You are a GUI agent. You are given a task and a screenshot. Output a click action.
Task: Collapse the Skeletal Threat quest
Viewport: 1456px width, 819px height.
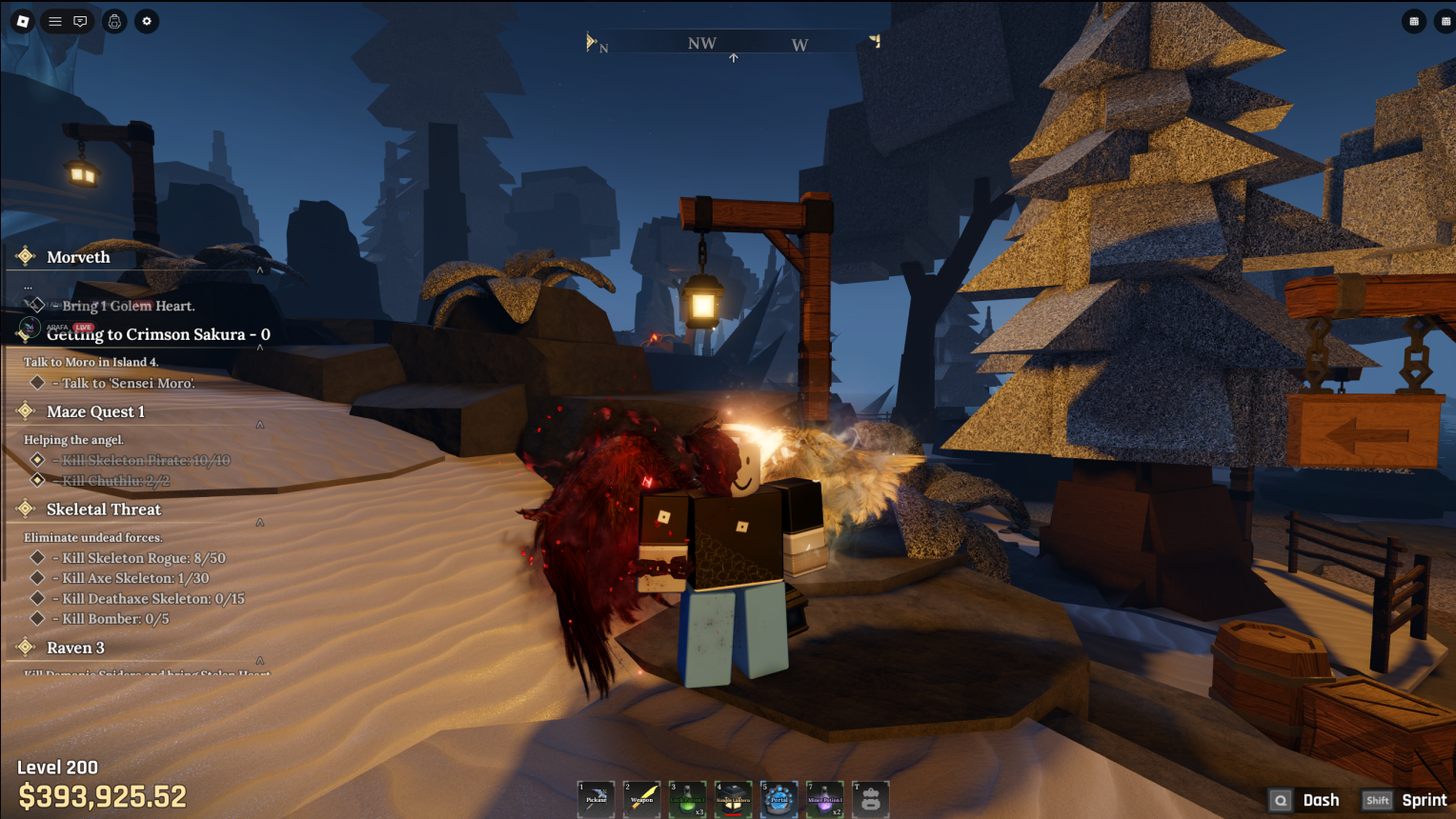(x=260, y=523)
